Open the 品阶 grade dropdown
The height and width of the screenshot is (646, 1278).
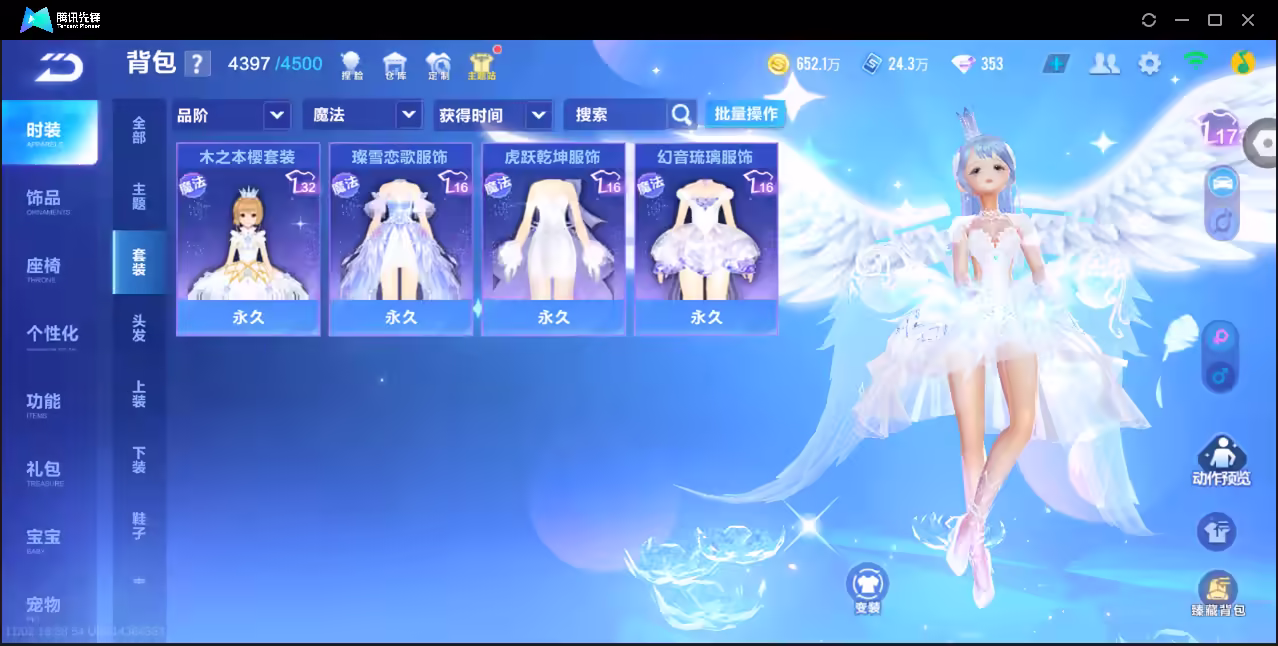232,115
